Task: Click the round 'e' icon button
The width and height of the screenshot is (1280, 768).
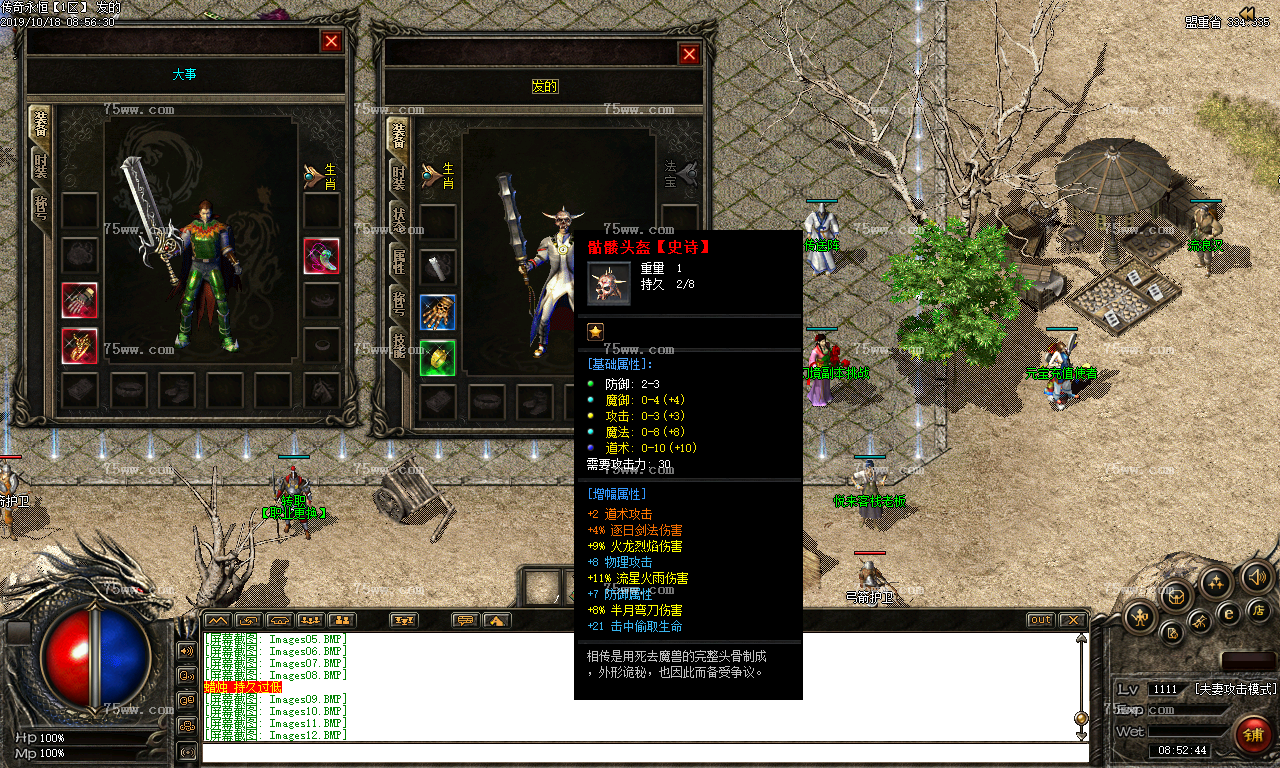Action: click(1229, 614)
